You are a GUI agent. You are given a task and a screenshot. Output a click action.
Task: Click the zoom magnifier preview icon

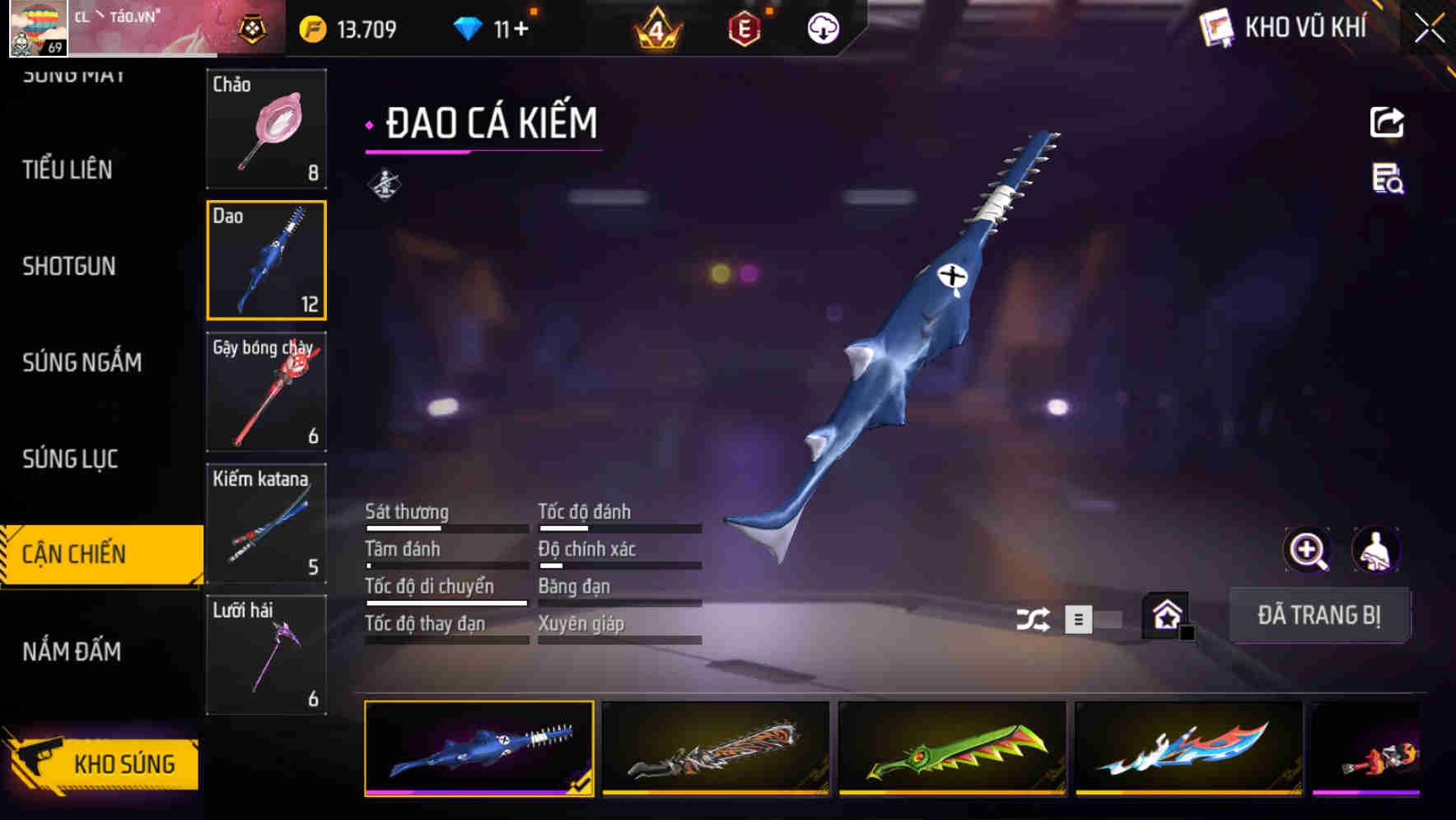pos(1307,550)
